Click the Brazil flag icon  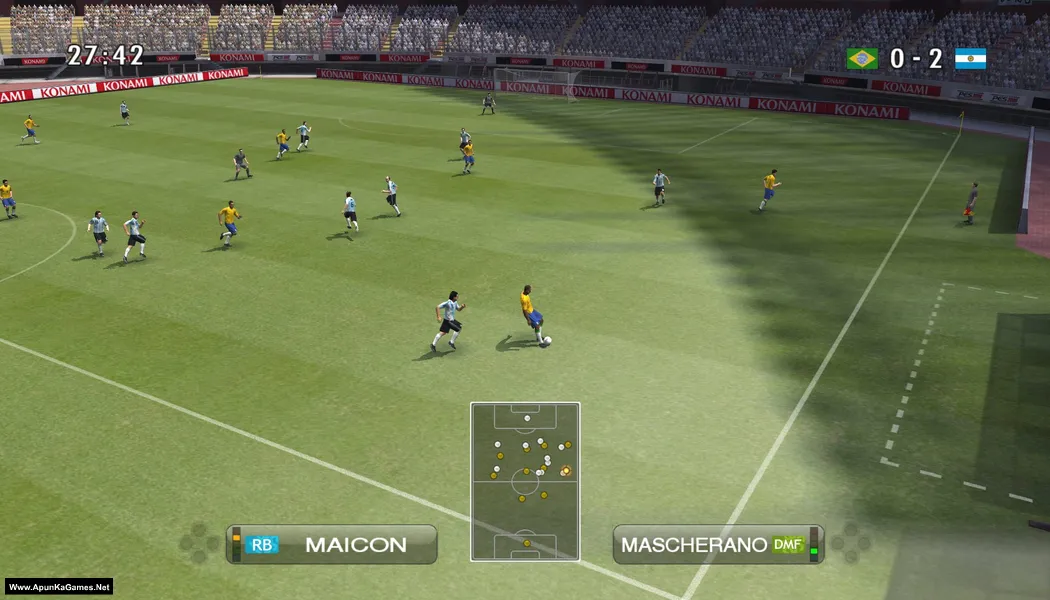862,59
